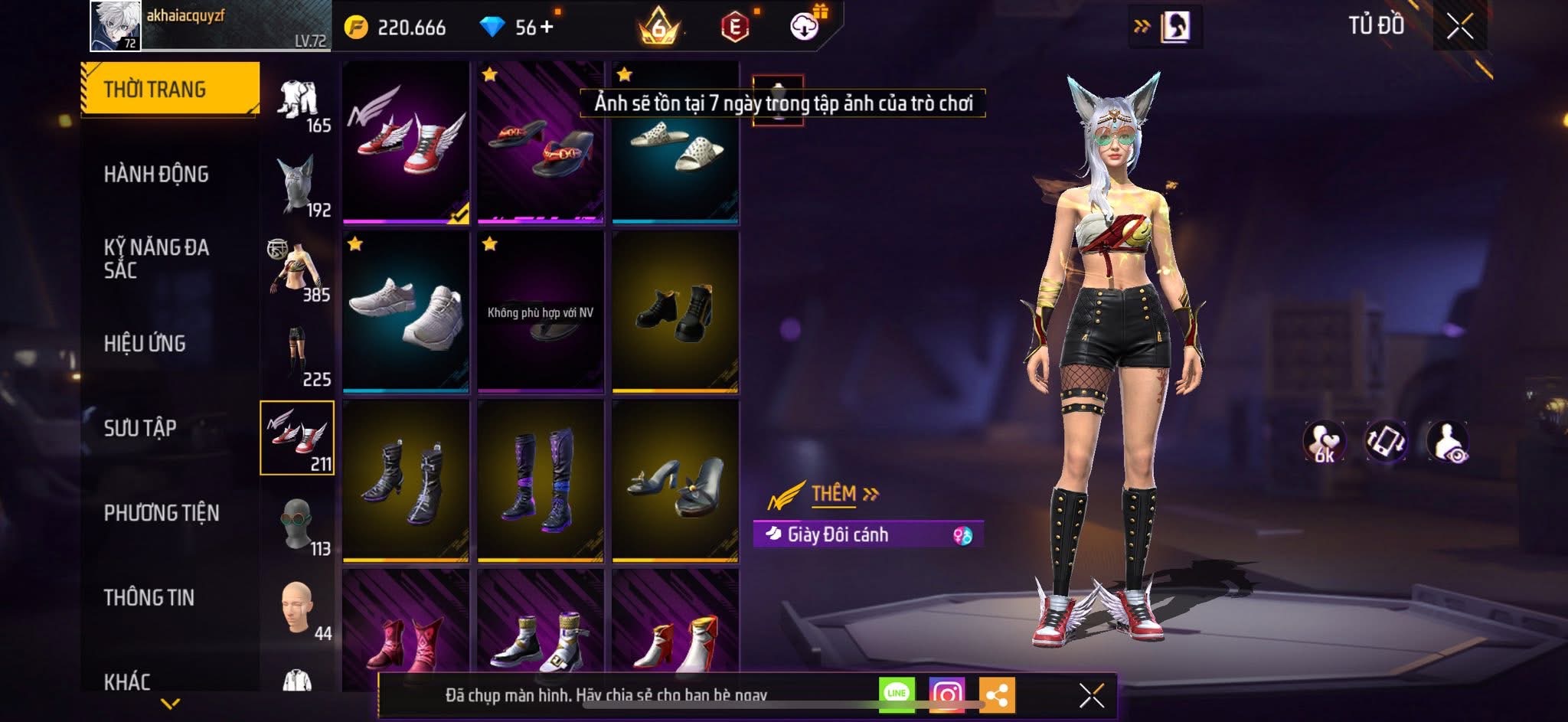Viewport: 1568px width, 722px height.
Task: Select the black high-heel sandals
Action: tap(675, 481)
